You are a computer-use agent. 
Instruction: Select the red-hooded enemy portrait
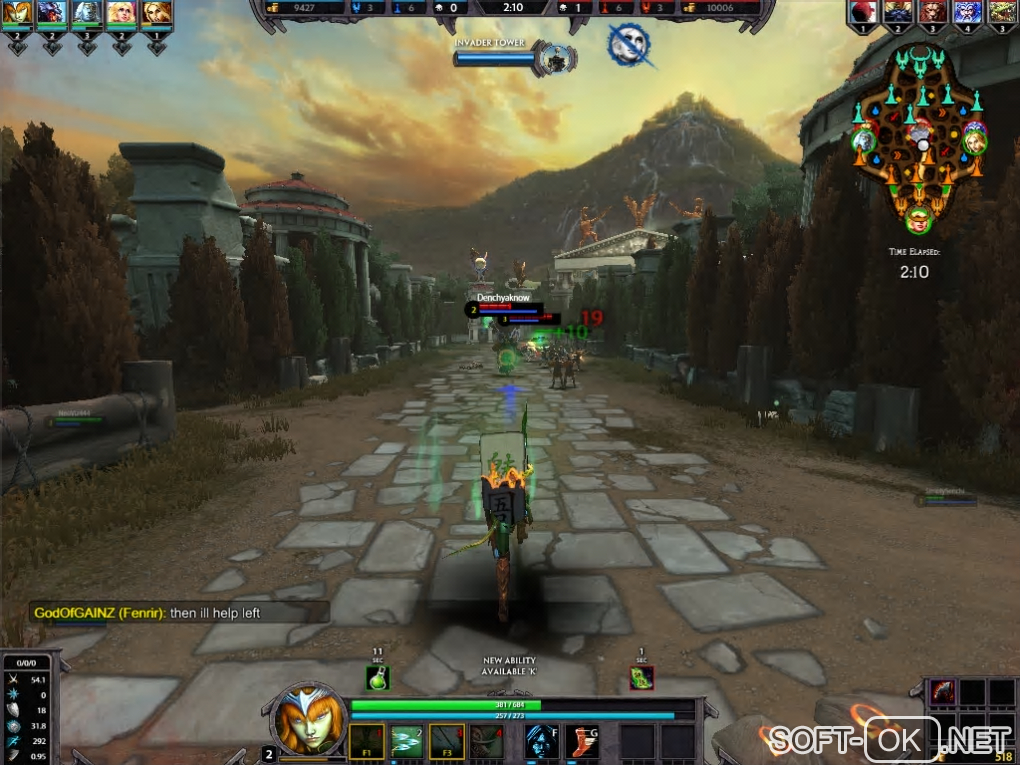tap(863, 12)
